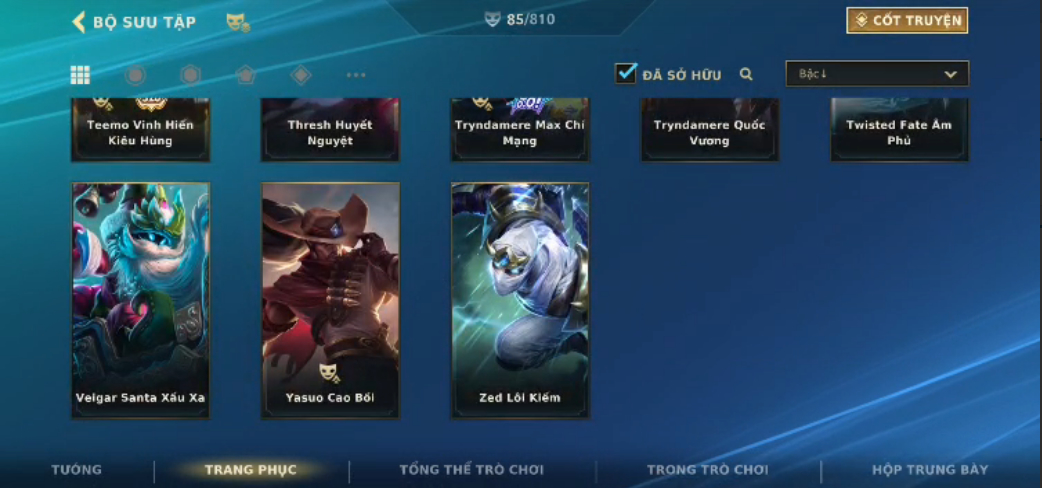Choose Tryndamere Max Chí Mạng skin
This screenshot has height=488, width=1042.
tap(520, 131)
